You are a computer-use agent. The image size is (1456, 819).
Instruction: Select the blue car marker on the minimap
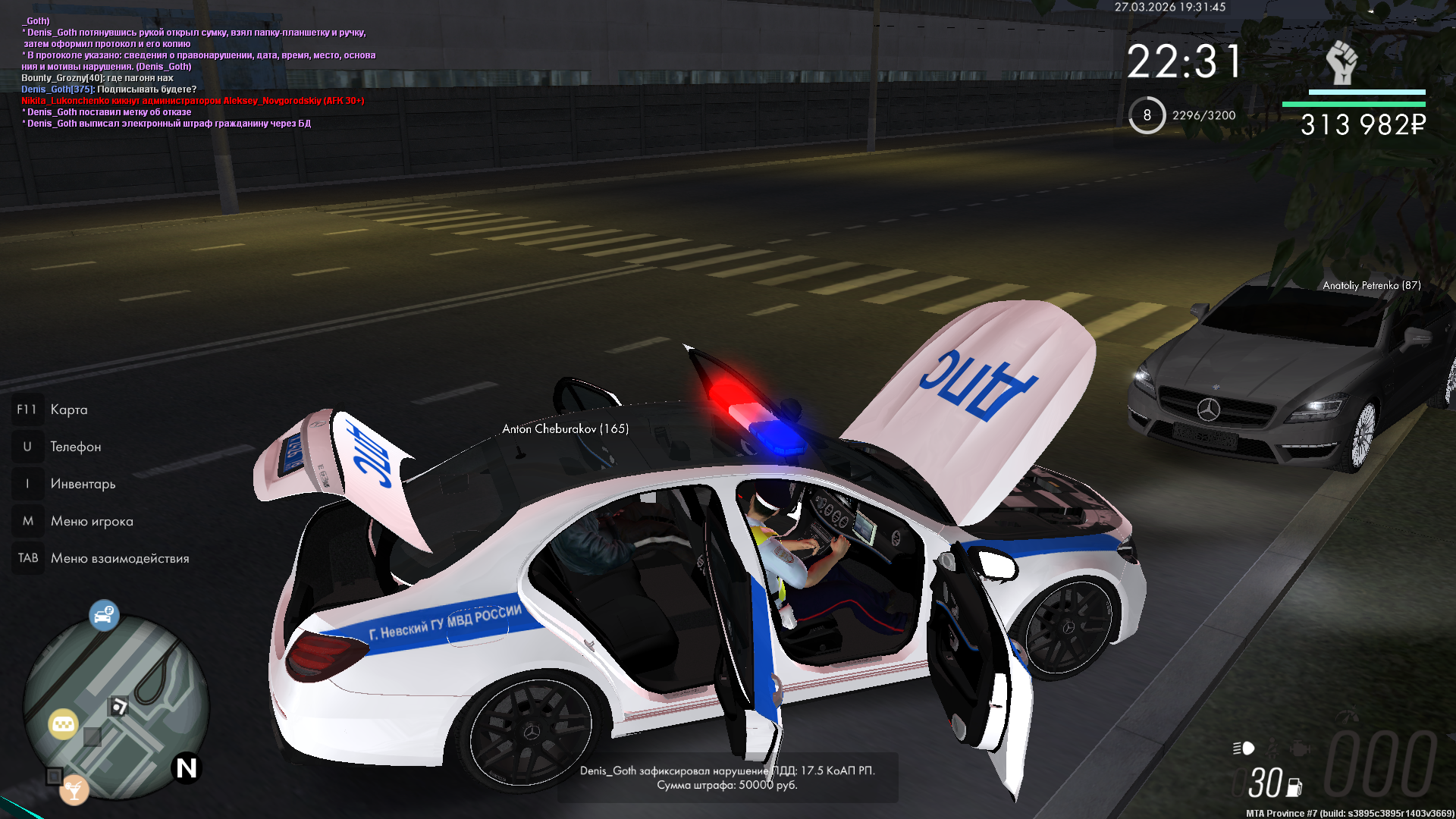tap(104, 614)
